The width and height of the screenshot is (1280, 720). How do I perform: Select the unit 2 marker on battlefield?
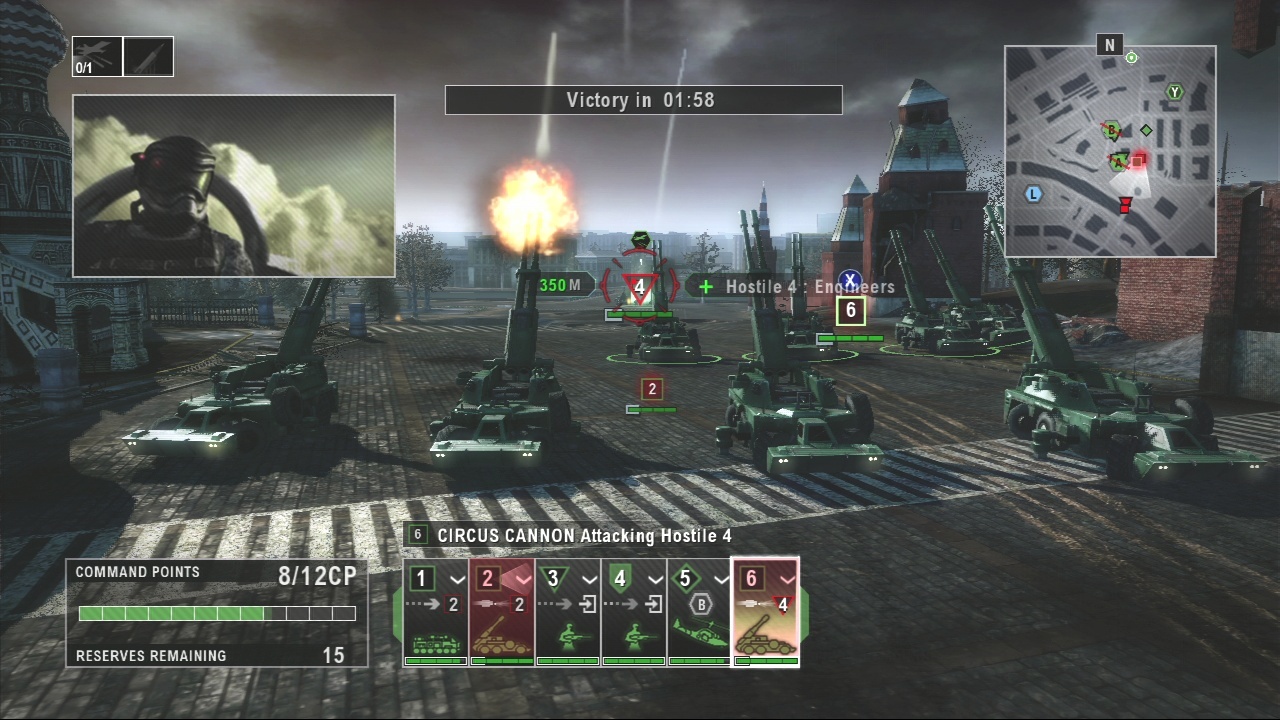click(652, 389)
